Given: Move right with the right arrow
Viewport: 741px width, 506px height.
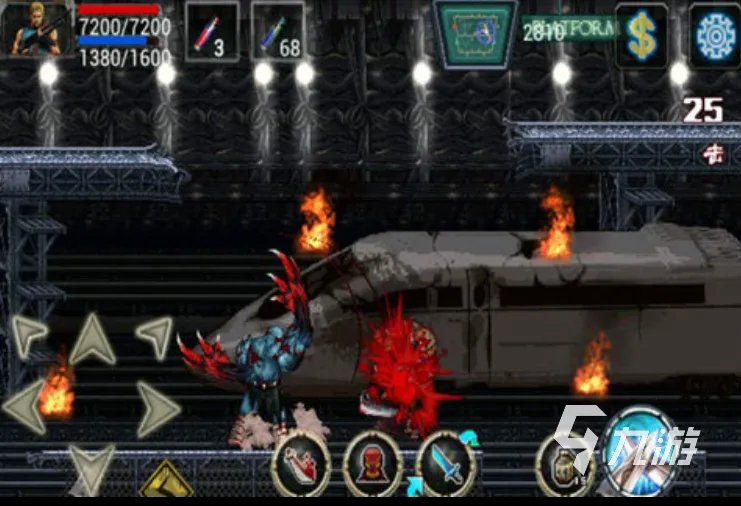Looking at the screenshot, I should pyautogui.click(x=156, y=406).
